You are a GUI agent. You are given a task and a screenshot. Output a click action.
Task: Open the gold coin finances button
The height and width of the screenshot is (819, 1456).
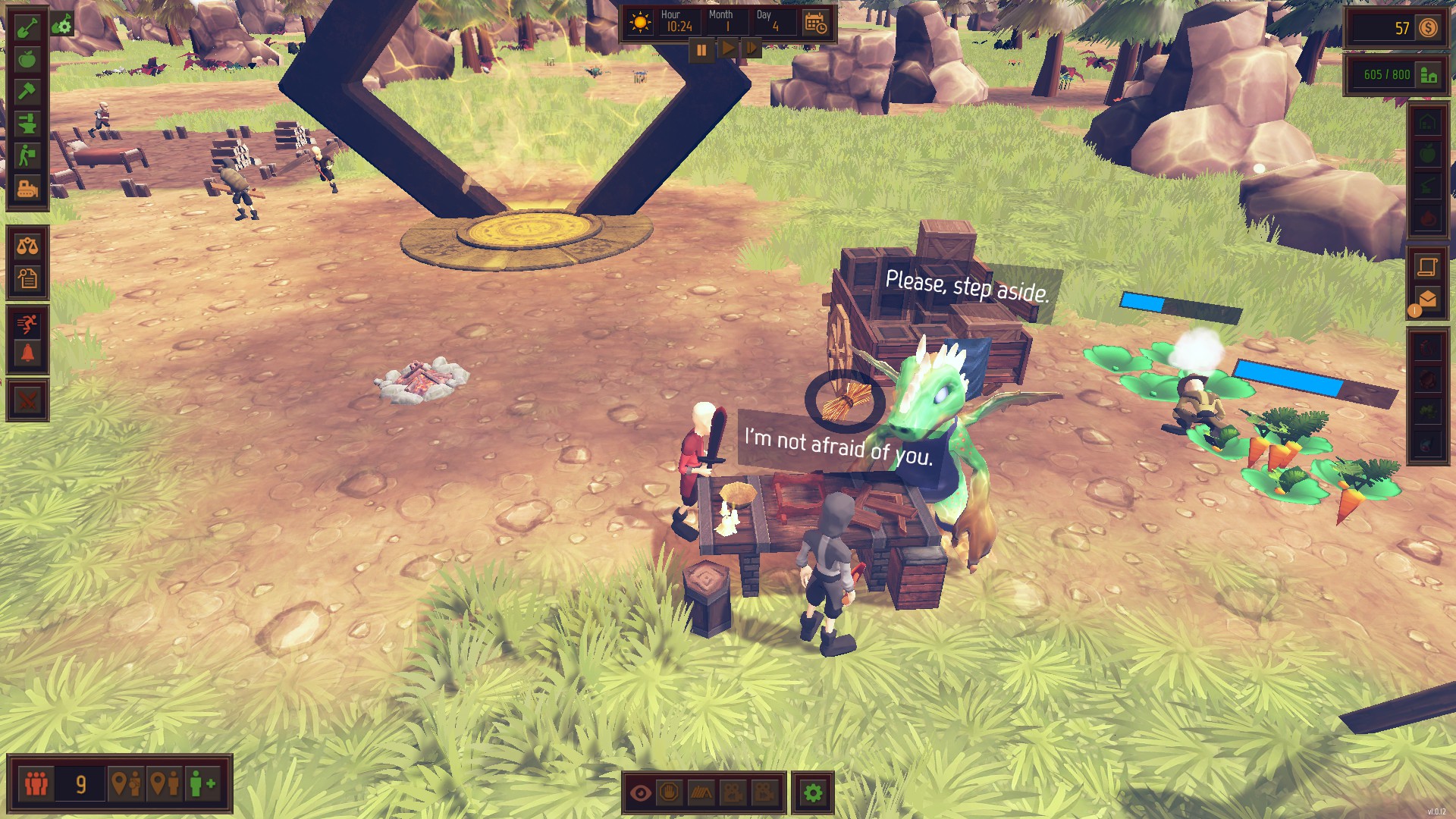click(x=1429, y=28)
